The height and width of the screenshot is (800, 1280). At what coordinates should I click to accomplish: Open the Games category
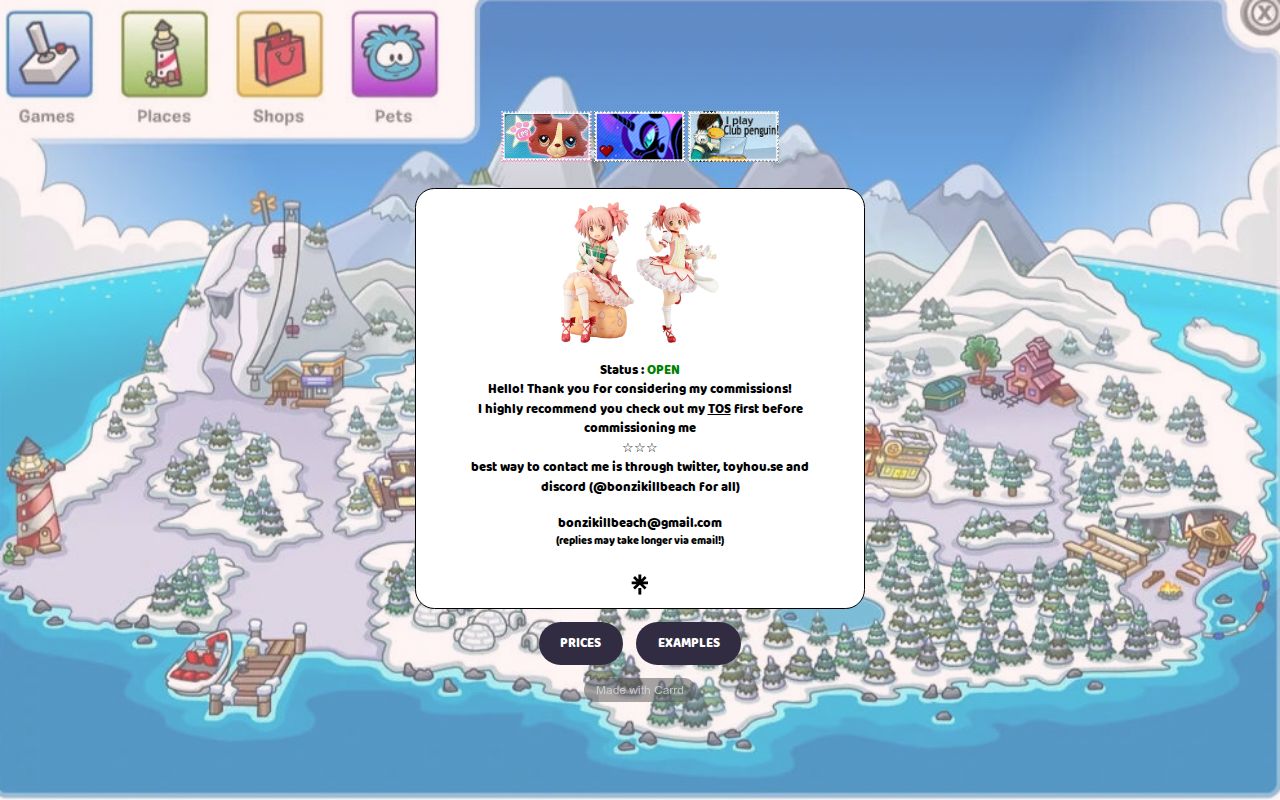[x=49, y=55]
